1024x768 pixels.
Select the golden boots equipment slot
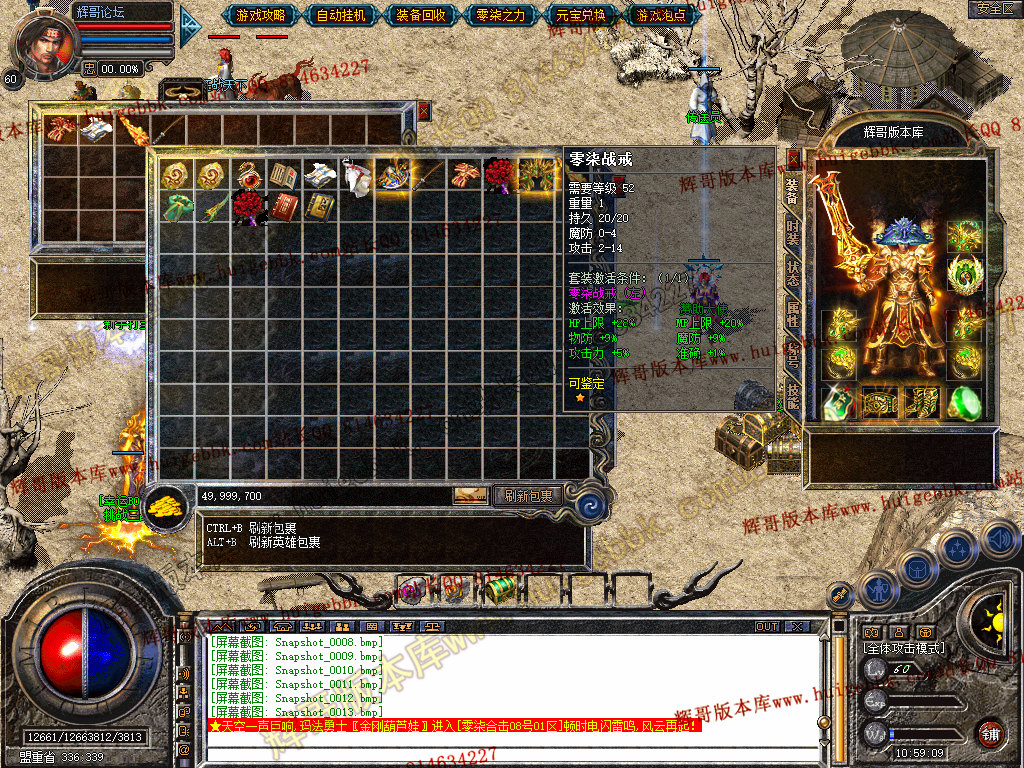click(922, 402)
